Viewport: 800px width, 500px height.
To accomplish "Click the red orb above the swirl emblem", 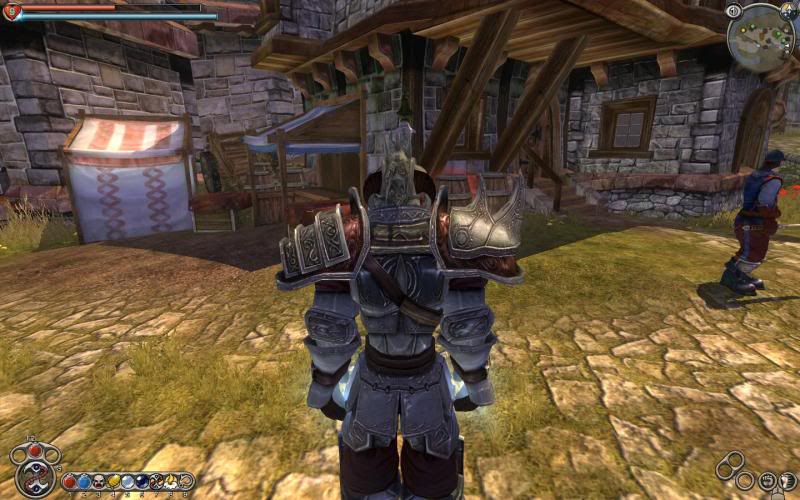I will tap(35, 450).
